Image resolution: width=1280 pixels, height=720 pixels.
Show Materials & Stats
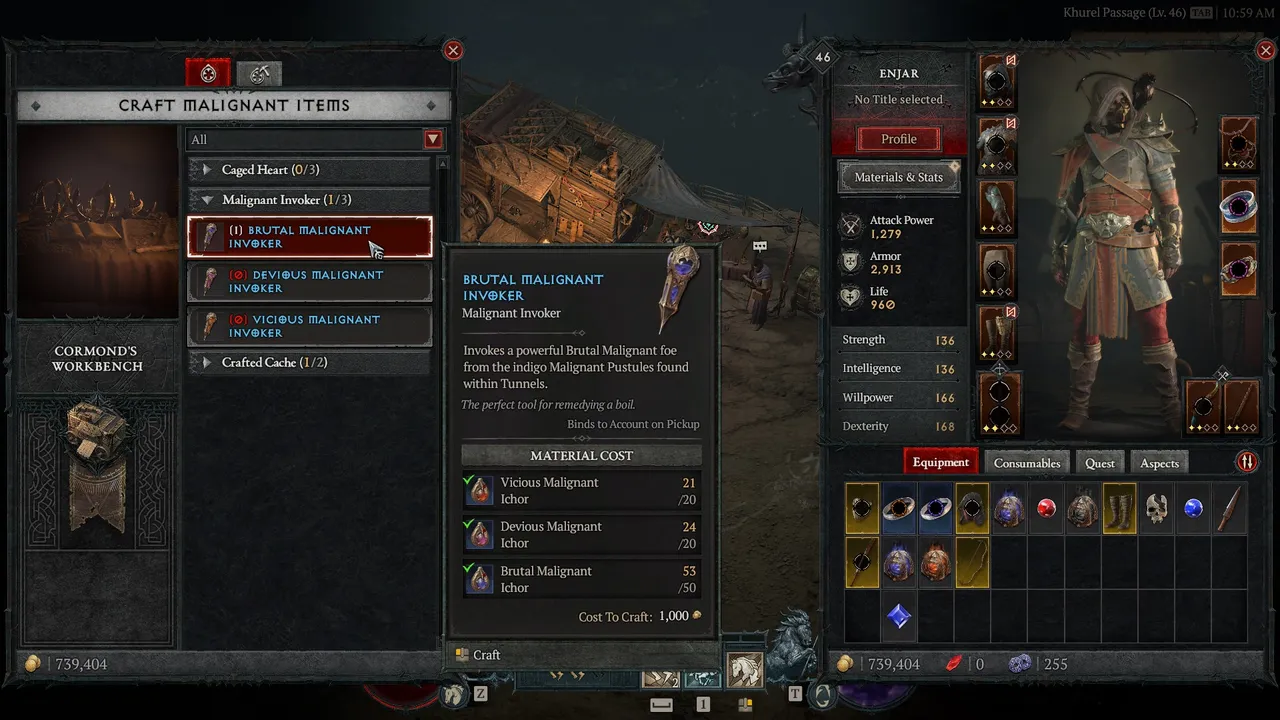tap(898, 177)
